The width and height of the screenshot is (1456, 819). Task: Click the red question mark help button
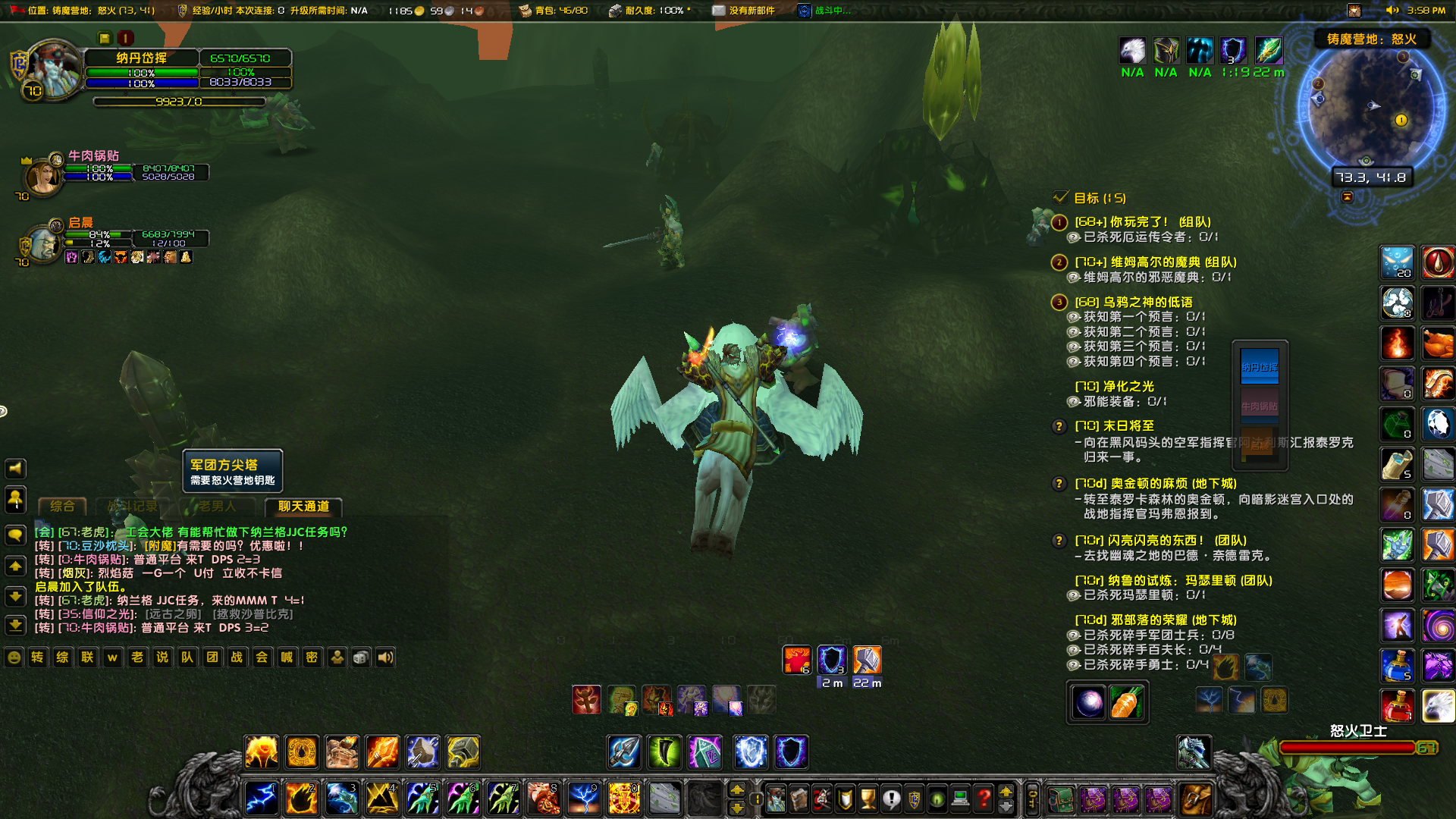984,799
